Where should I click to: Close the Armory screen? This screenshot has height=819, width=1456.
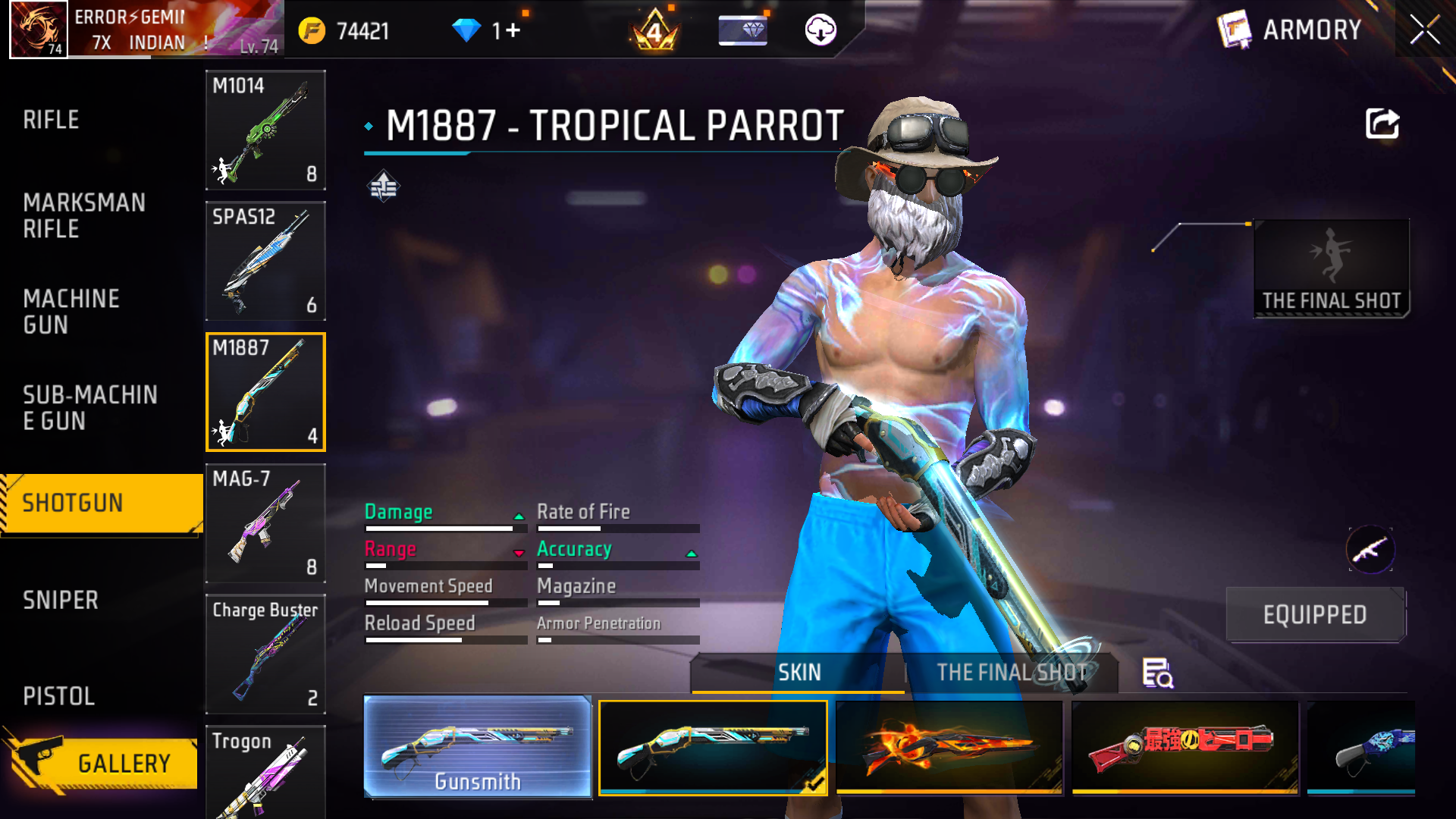point(1424,30)
